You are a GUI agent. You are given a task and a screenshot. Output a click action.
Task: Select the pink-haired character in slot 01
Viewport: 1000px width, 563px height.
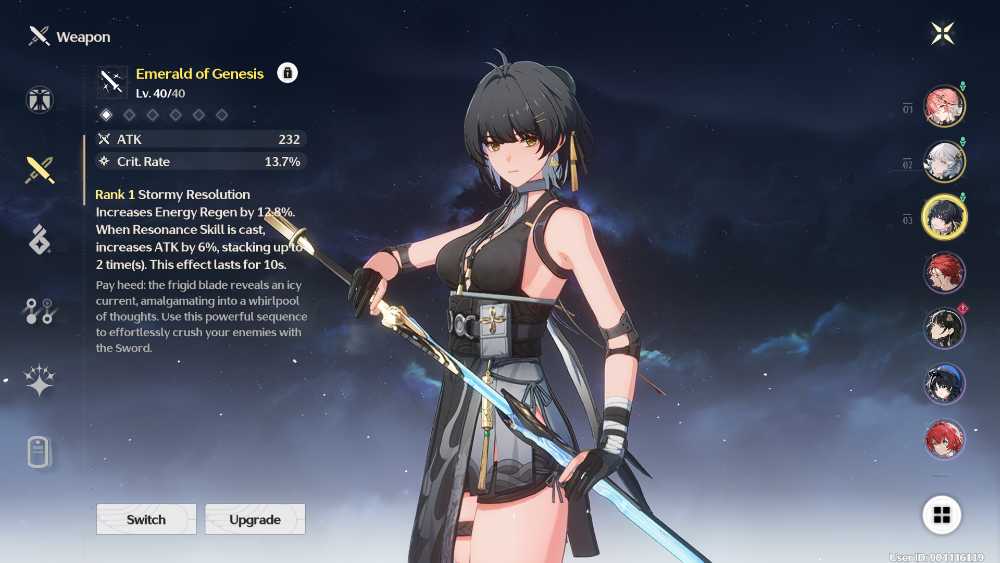pyautogui.click(x=943, y=107)
